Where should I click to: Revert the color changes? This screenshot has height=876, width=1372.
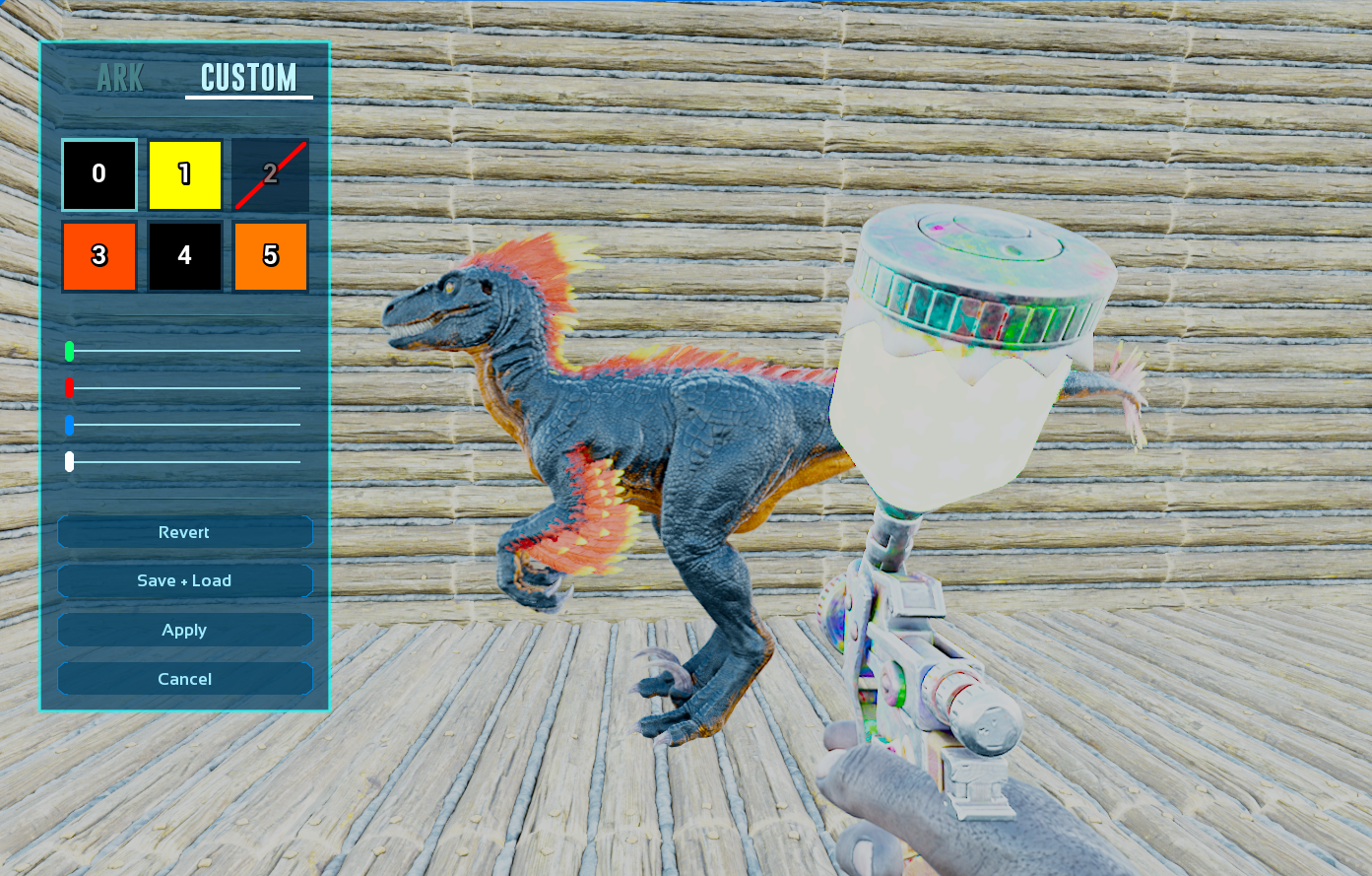184,532
